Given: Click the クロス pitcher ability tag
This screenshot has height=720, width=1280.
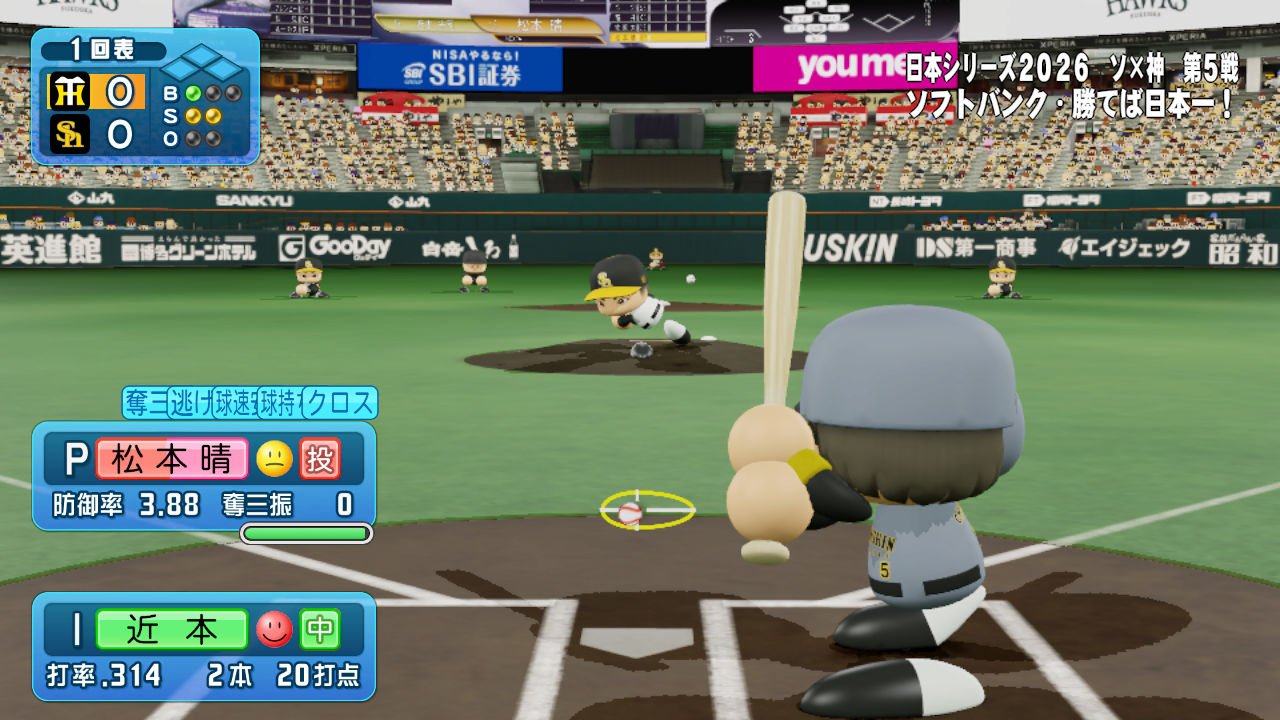Looking at the screenshot, I should [x=340, y=403].
